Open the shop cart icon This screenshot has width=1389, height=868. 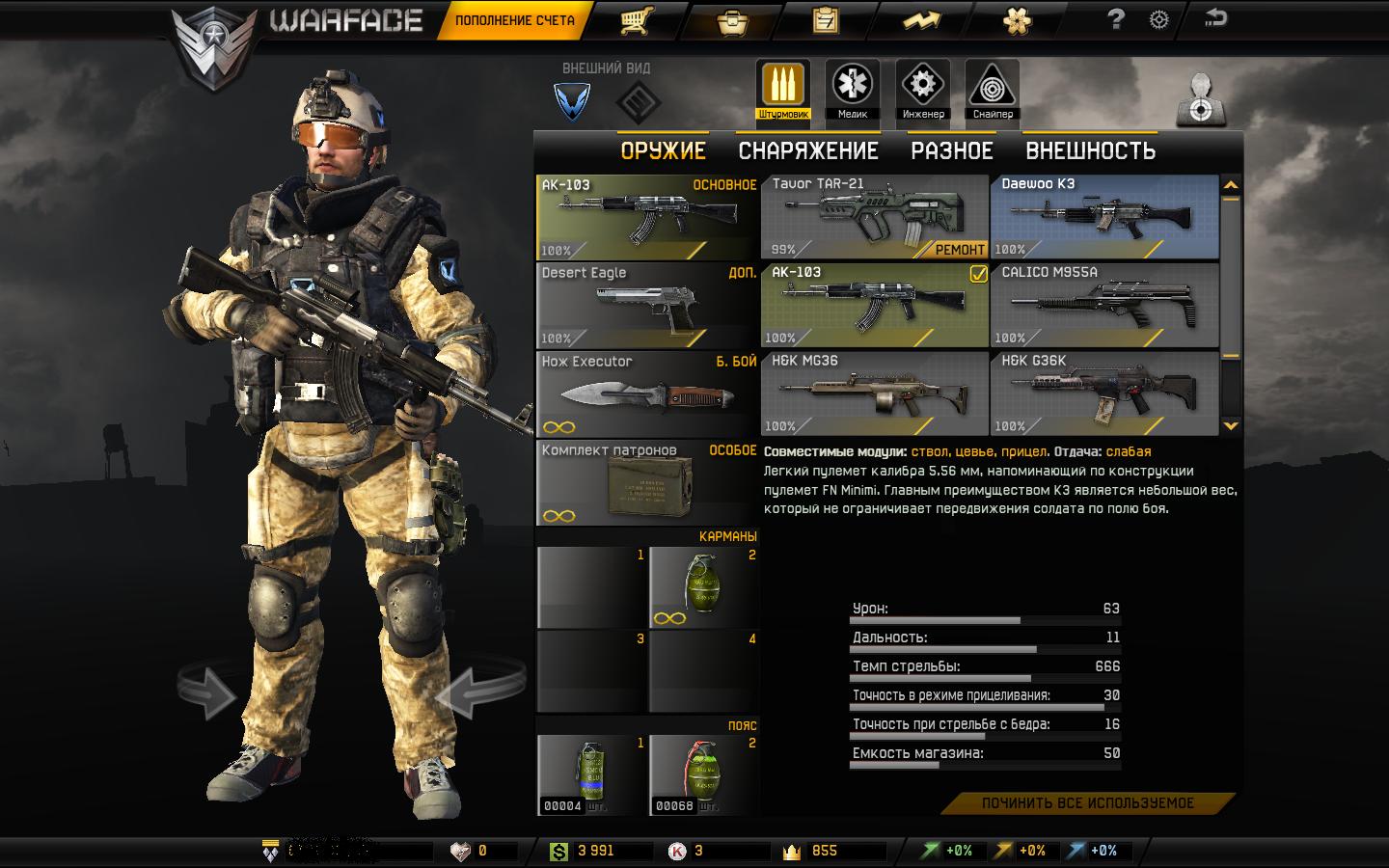[633, 20]
